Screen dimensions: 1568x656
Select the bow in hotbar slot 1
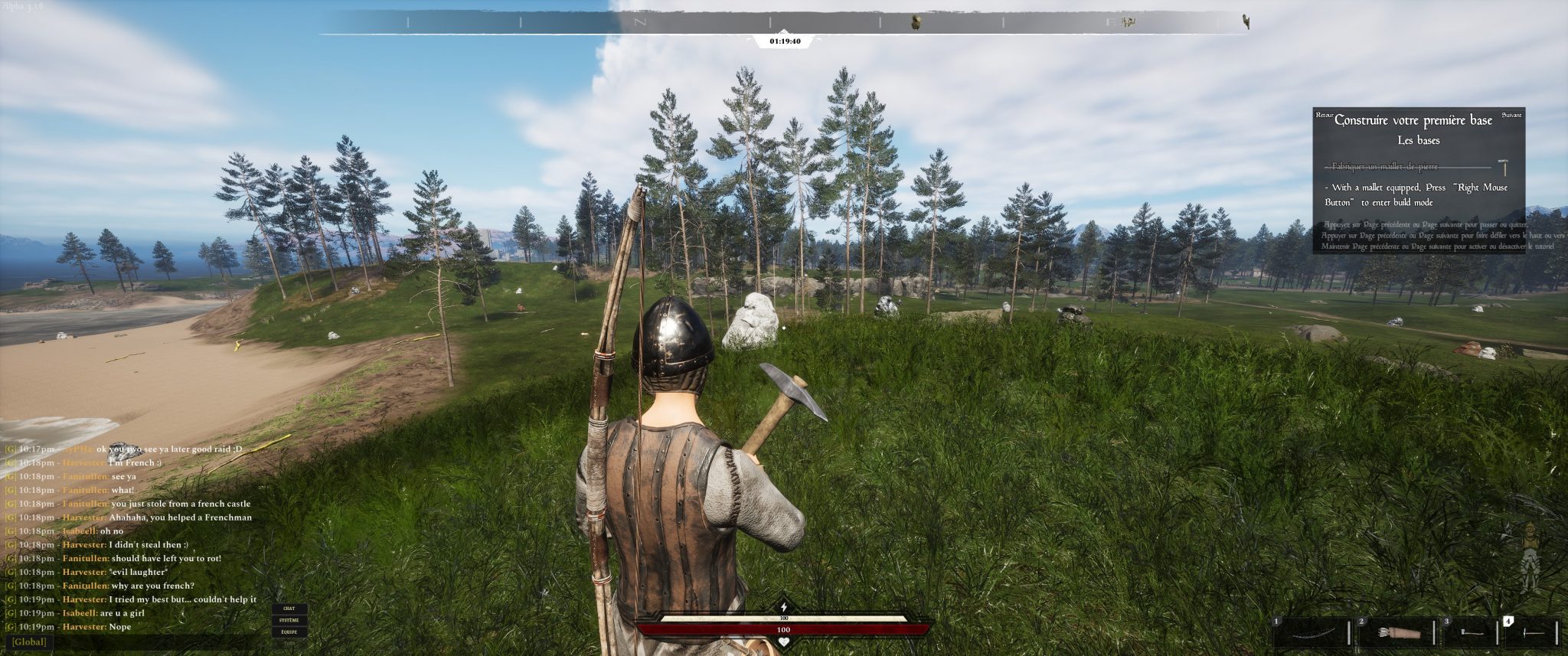(1312, 633)
